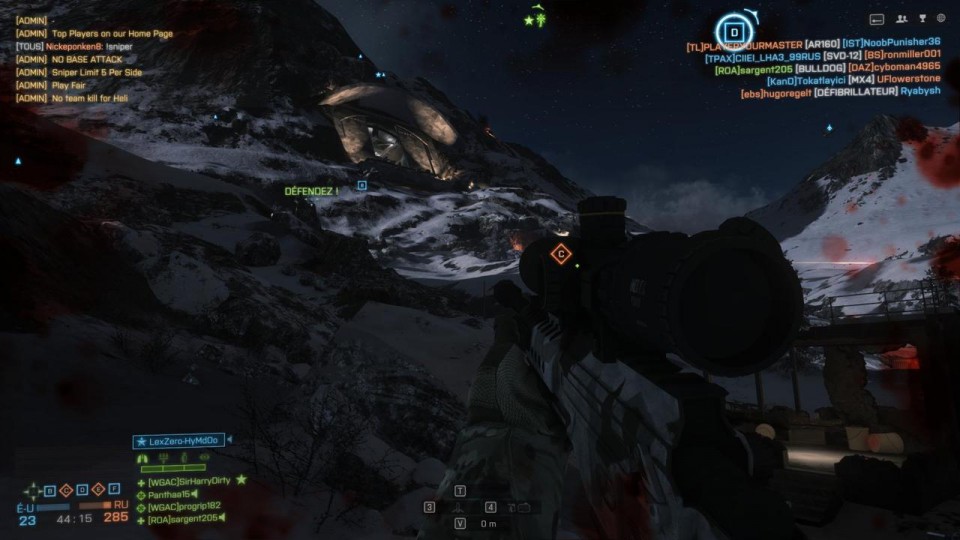Select squad member [WGAC]SirHarryDirty
Screen dimensions: 960x540
[x=189, y=481]
